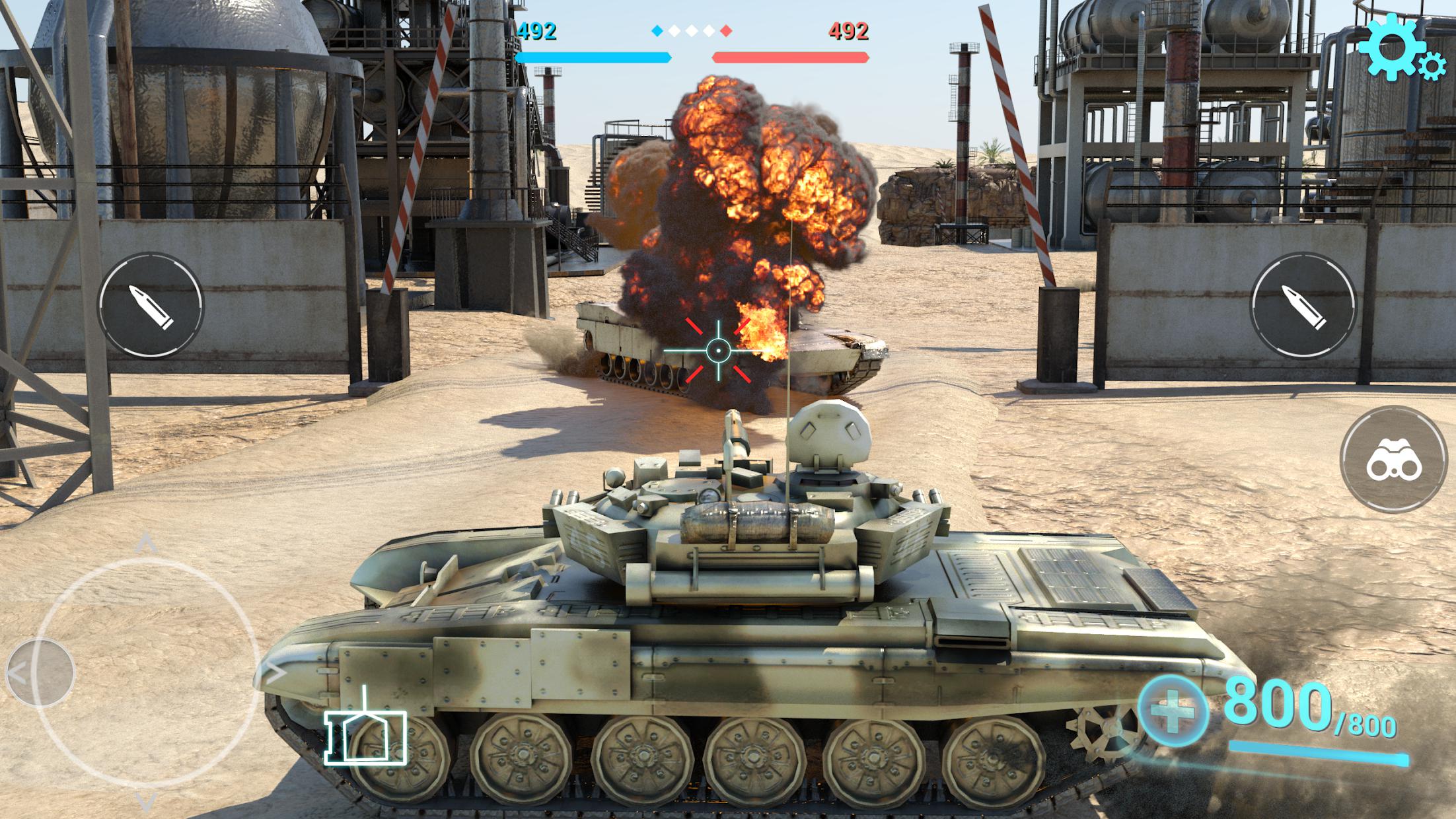Click the movement joystick knob
This screenshot has height=819, width=1456.
(x=40, y=672)
